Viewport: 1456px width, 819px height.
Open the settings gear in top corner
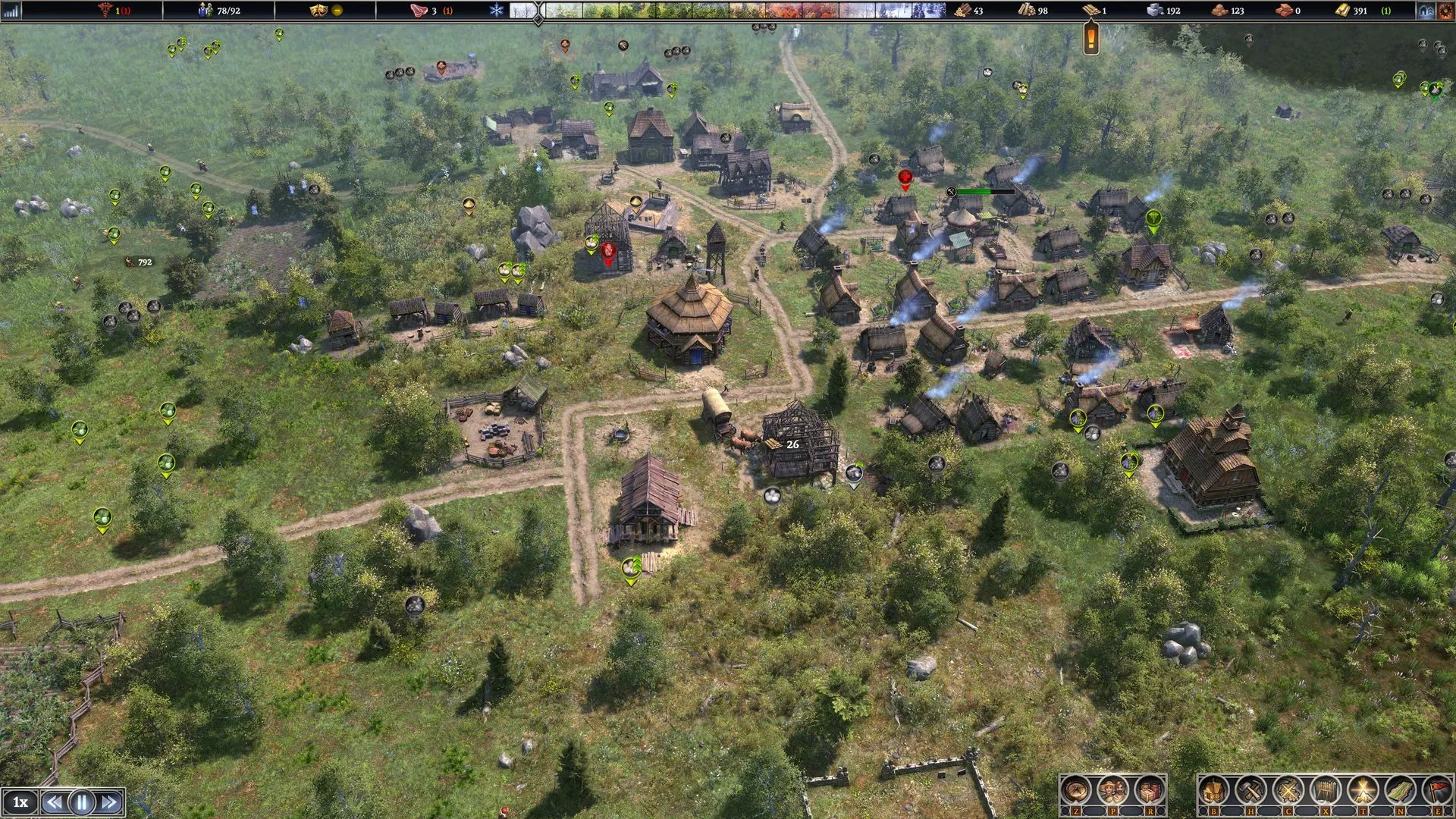point(1446,11)
